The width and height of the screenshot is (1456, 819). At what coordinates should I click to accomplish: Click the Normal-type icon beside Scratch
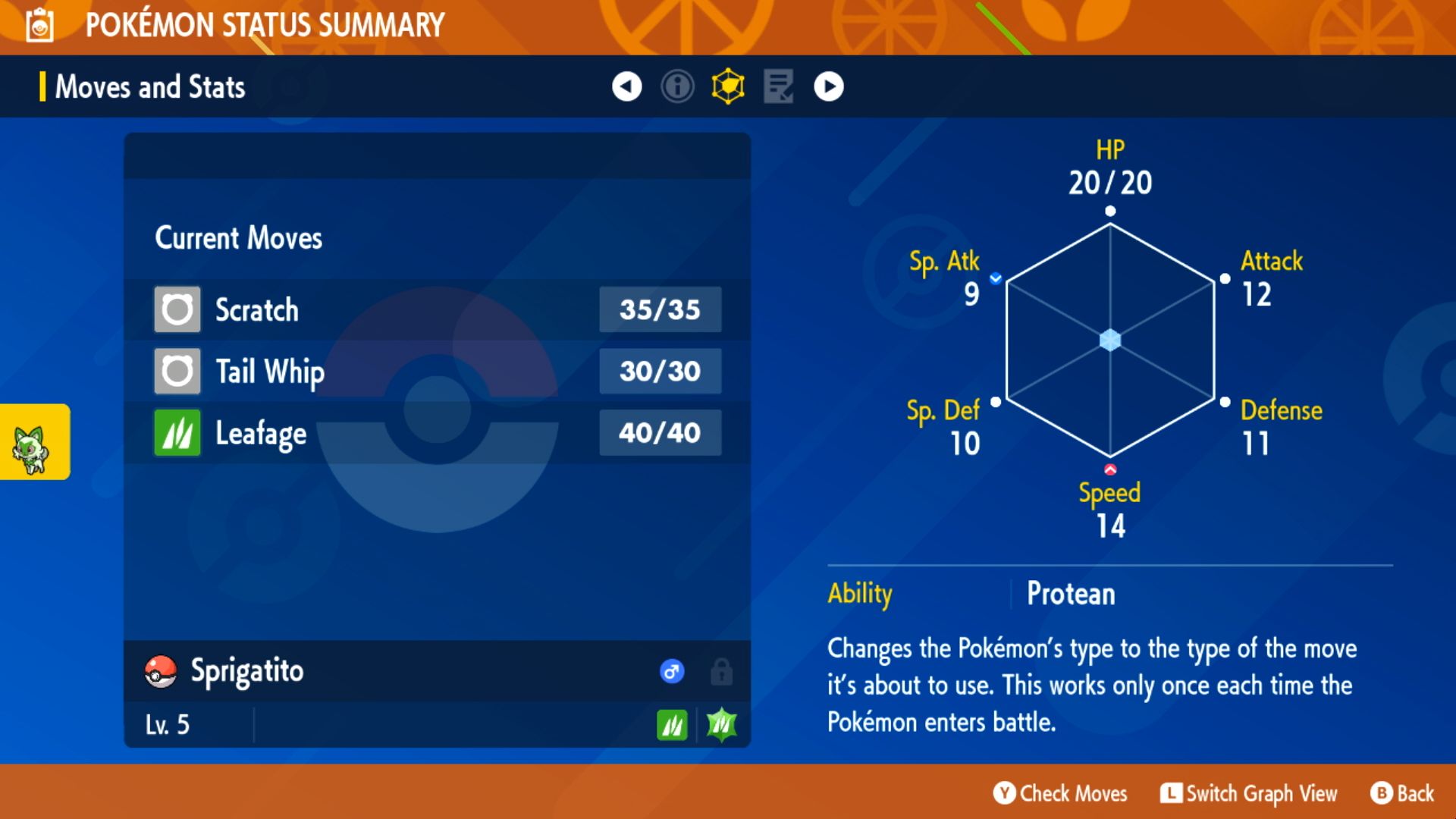click(x=177, y=309)
